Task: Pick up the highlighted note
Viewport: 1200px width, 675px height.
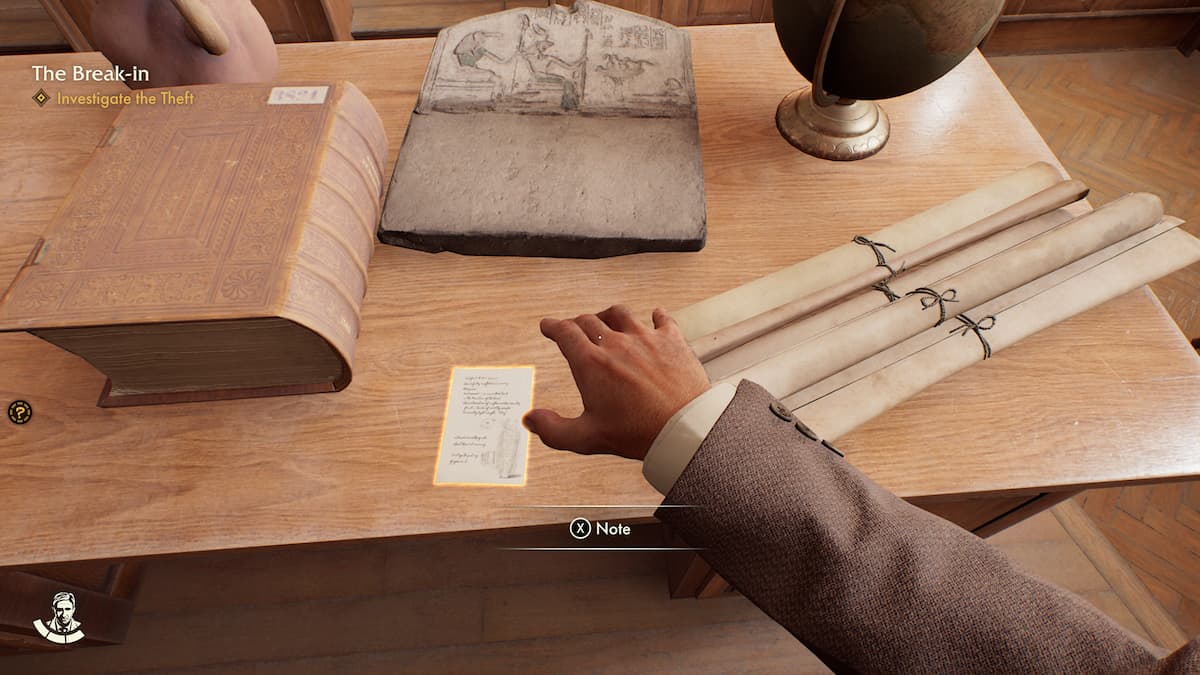Action: point(484,425)
